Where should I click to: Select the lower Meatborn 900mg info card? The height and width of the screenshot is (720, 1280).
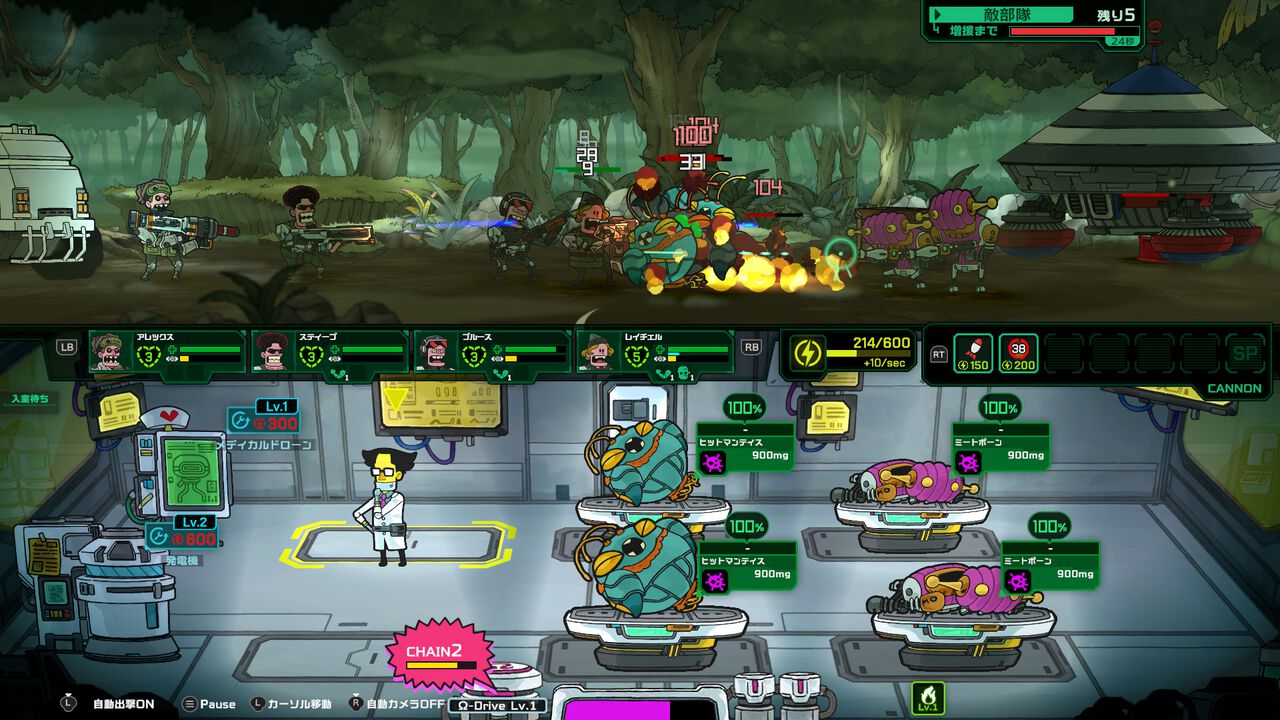coord(1050,566)
